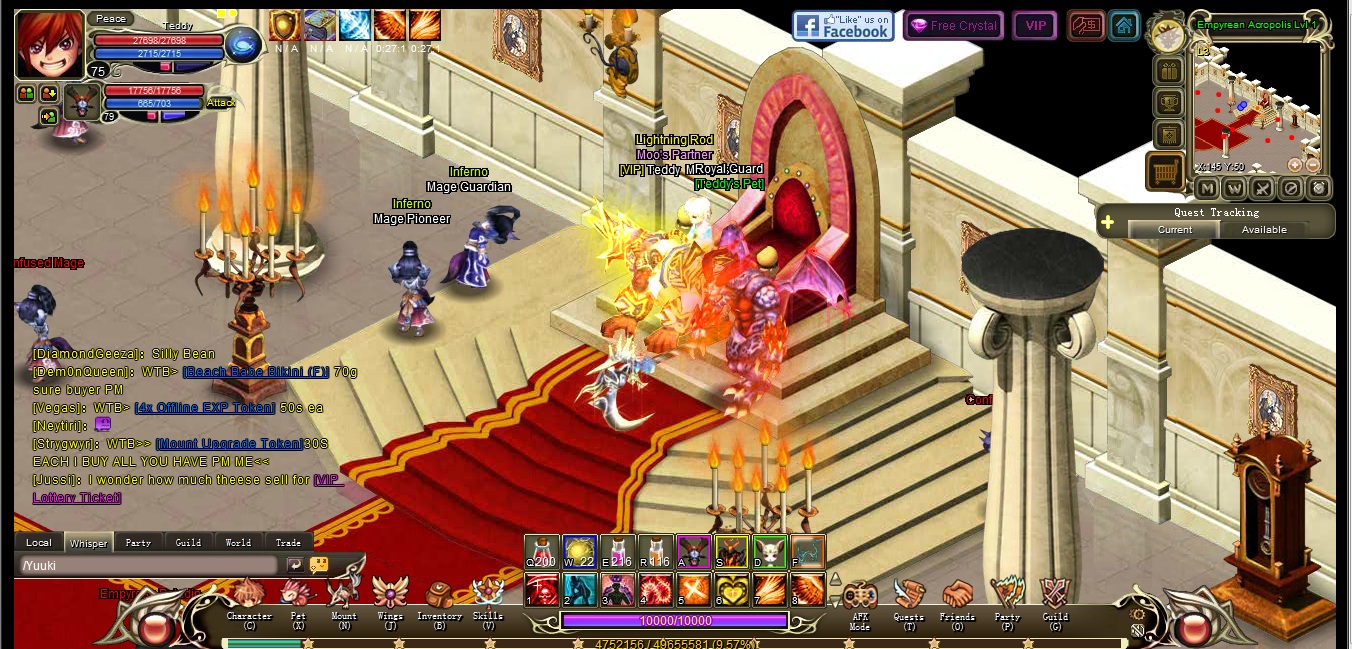Open the Quests scroll

point(909,598)
